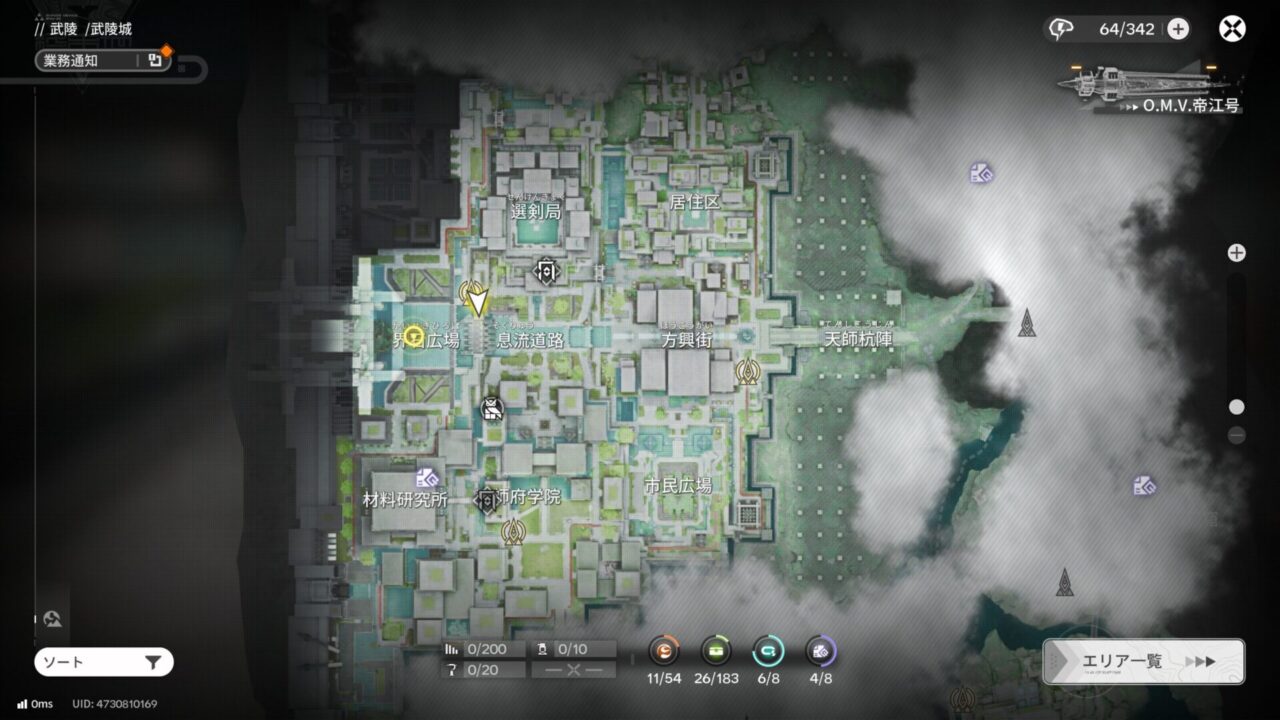The height and width of the screenshot is (720, 1280).
Task: Close the map screen
Action: point(1232,29)
